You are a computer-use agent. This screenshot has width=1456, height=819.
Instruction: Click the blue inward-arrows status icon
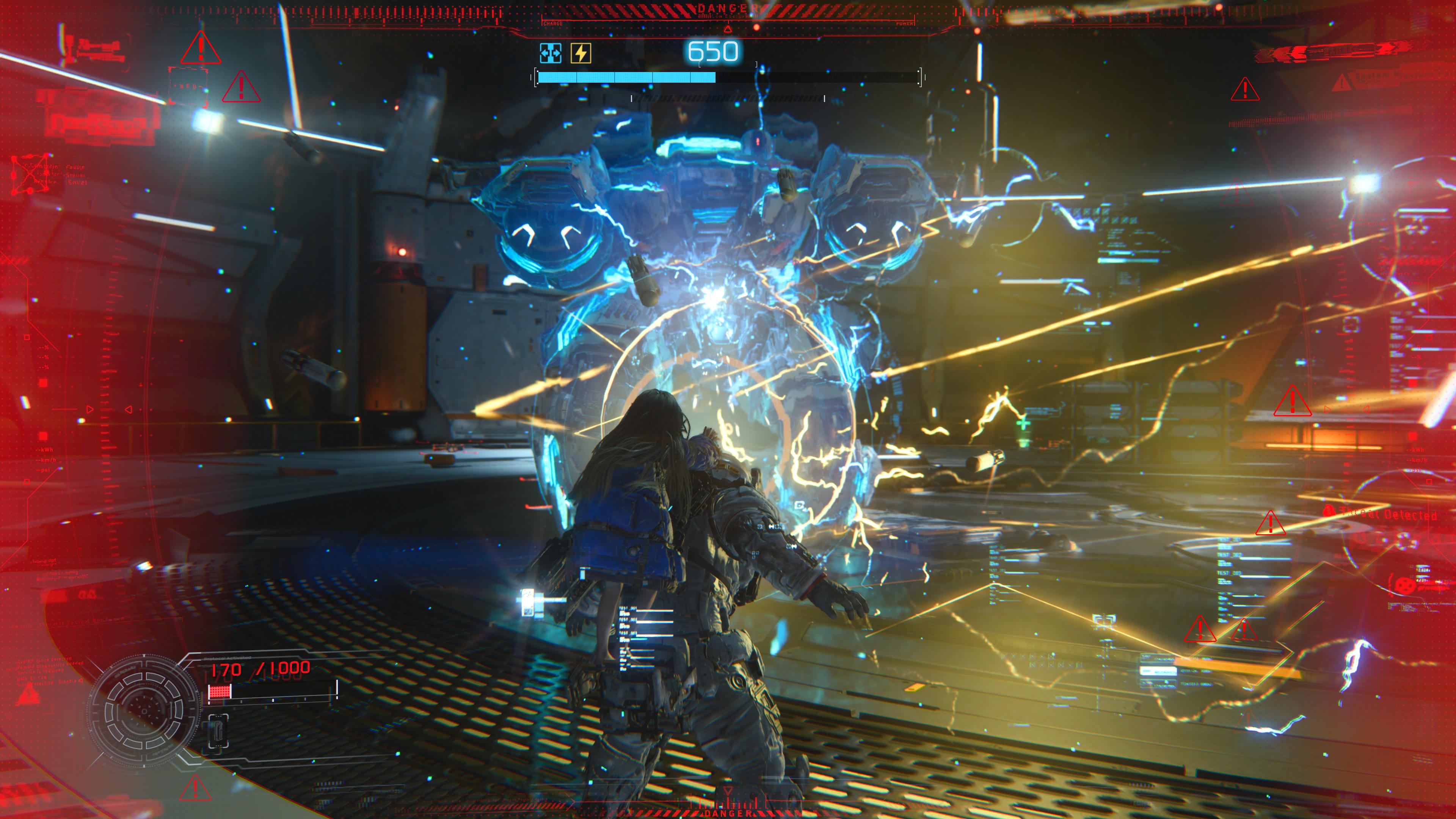(x=550, y=53)
